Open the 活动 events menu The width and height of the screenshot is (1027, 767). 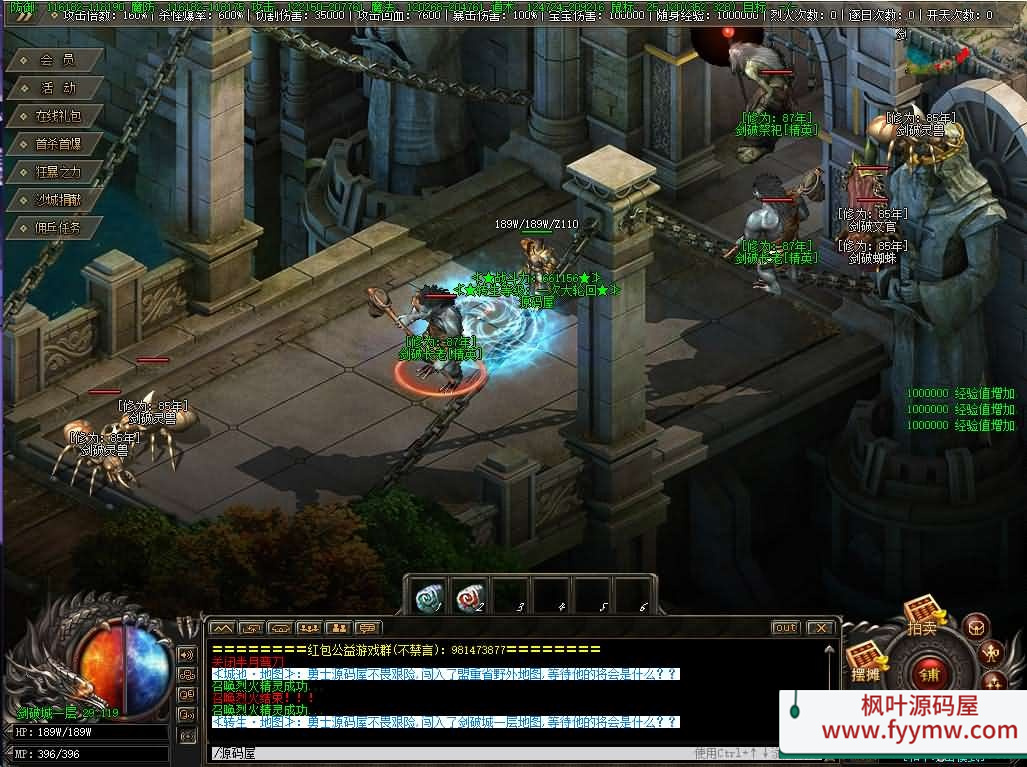tap(56, 88)
